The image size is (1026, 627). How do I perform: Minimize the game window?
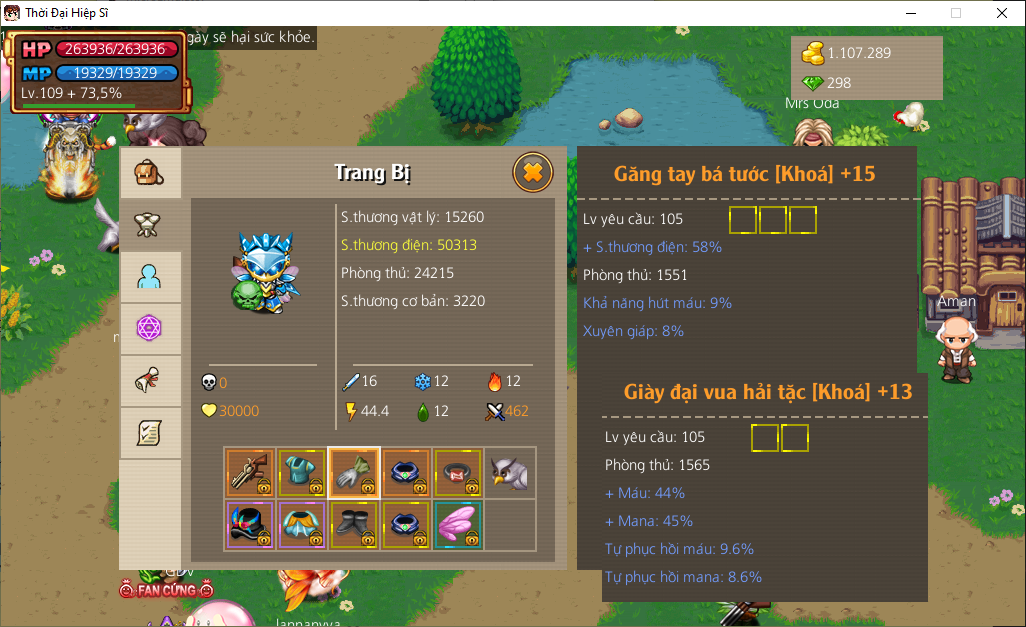click(910, 13)
